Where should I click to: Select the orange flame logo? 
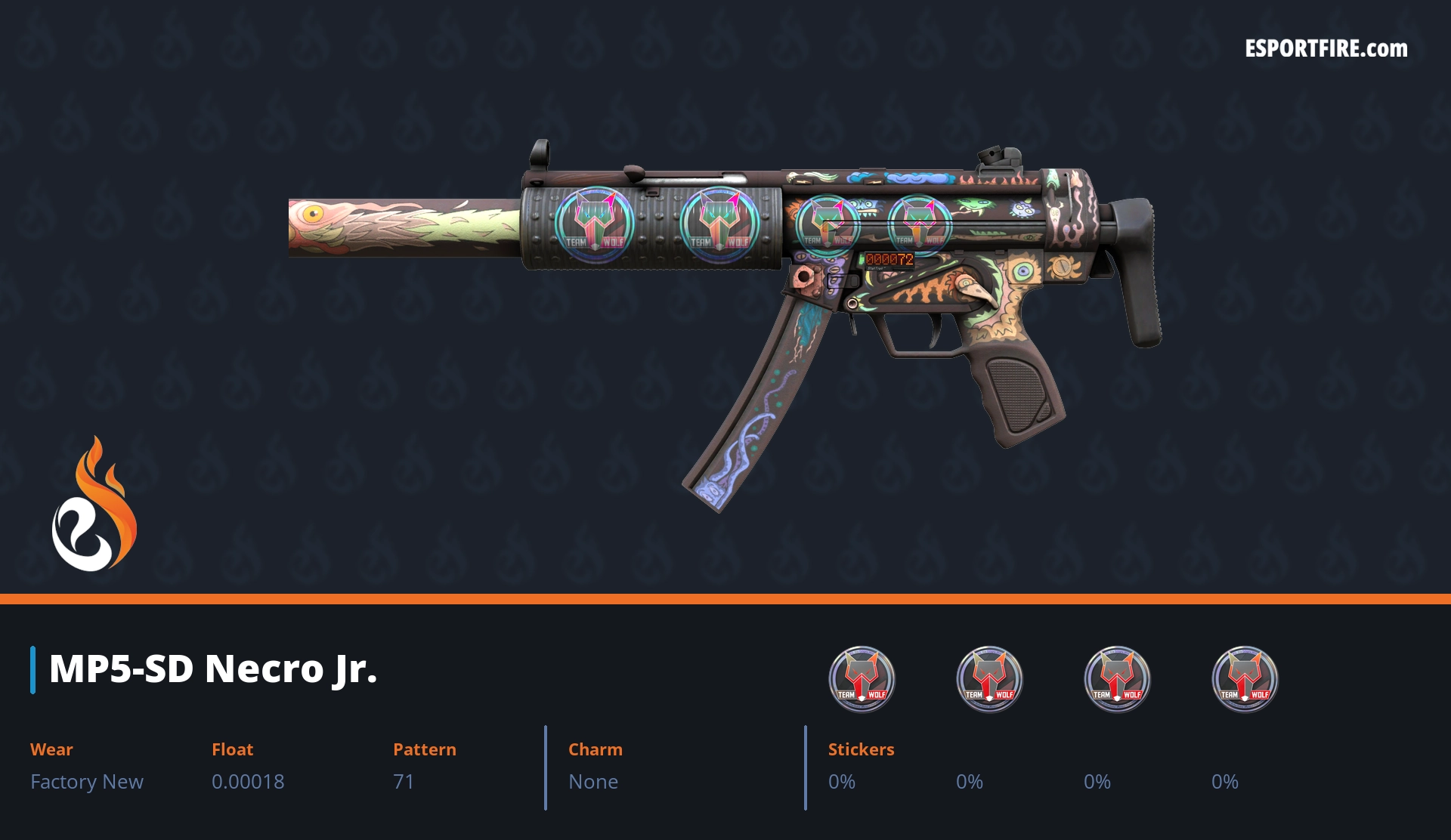[x=94, y=505]
